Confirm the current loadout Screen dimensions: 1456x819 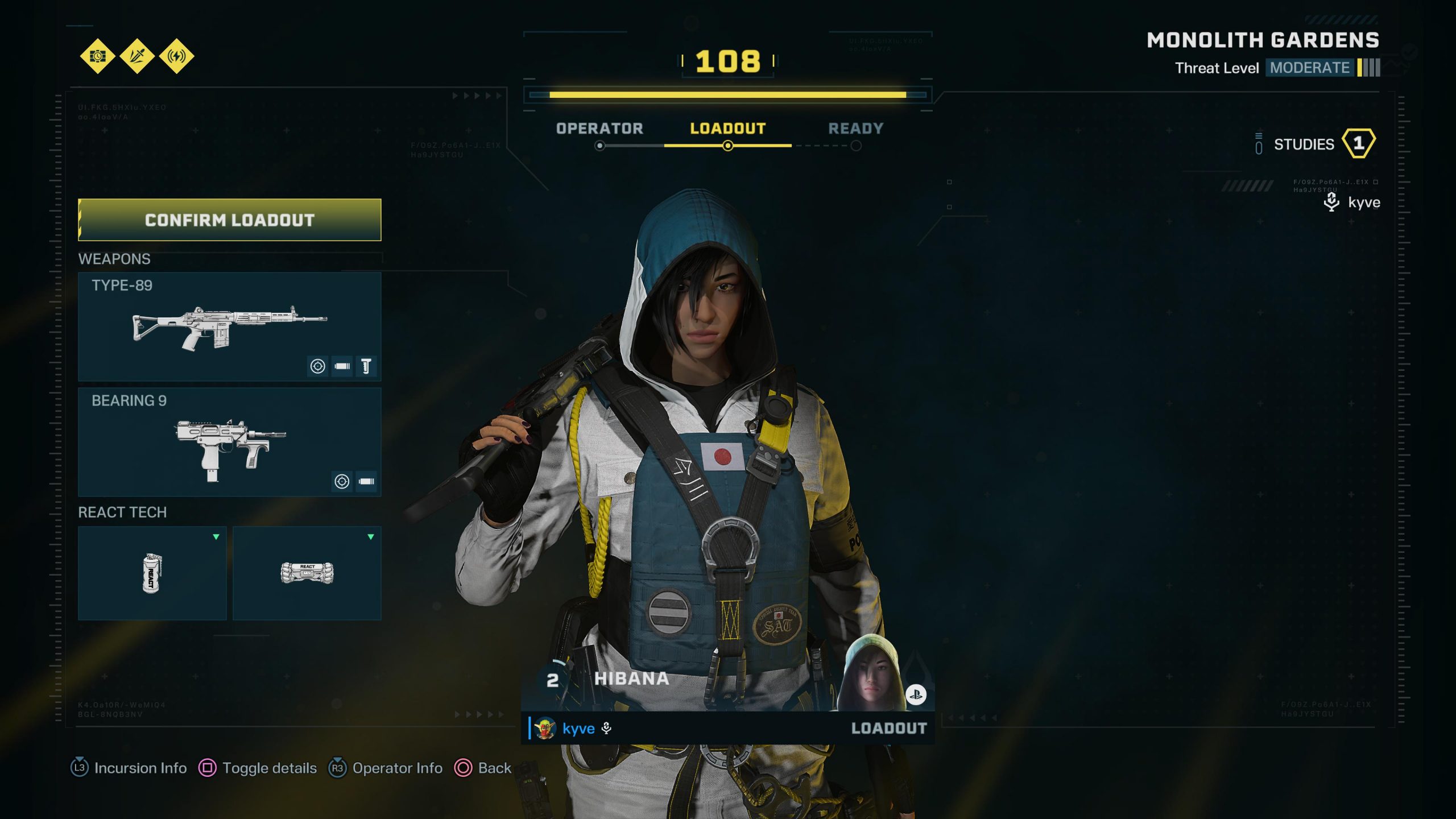[x=229, y=220]
